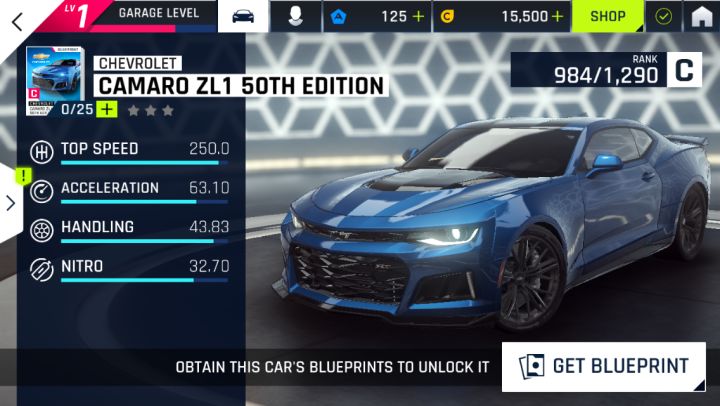Click the Get Blueprint button
The height and width of the screenshot is (406, 720).
click(x=604, y=367)
